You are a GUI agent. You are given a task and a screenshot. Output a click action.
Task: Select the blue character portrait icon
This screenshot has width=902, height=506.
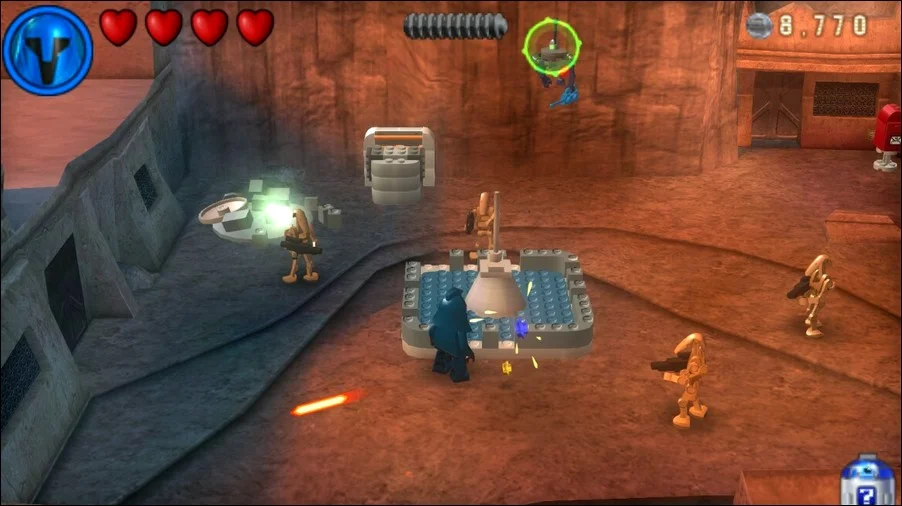click(47, 49)
